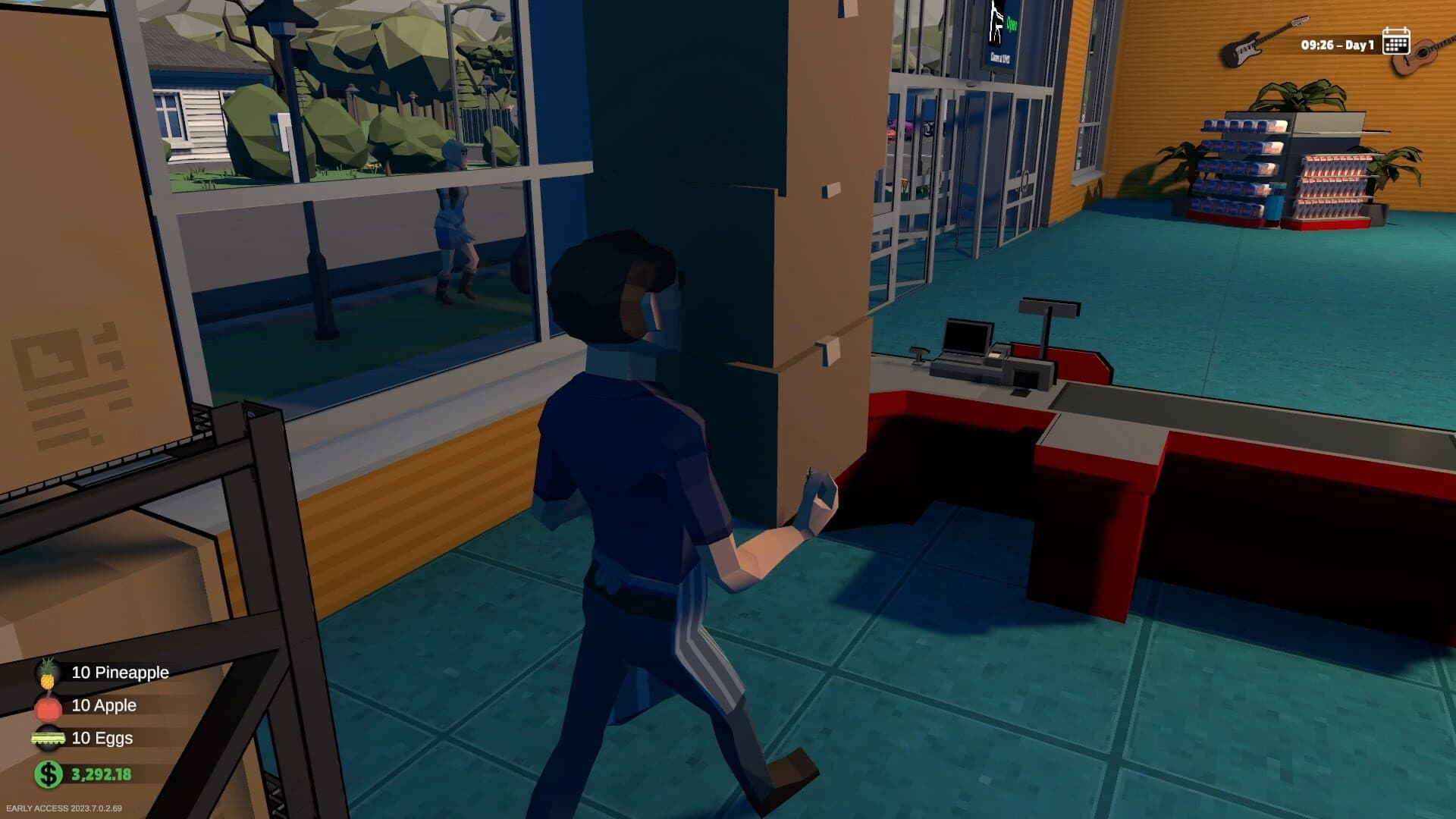
Task: Select the eggs carton inventory icon
Action: click(49, 737)
